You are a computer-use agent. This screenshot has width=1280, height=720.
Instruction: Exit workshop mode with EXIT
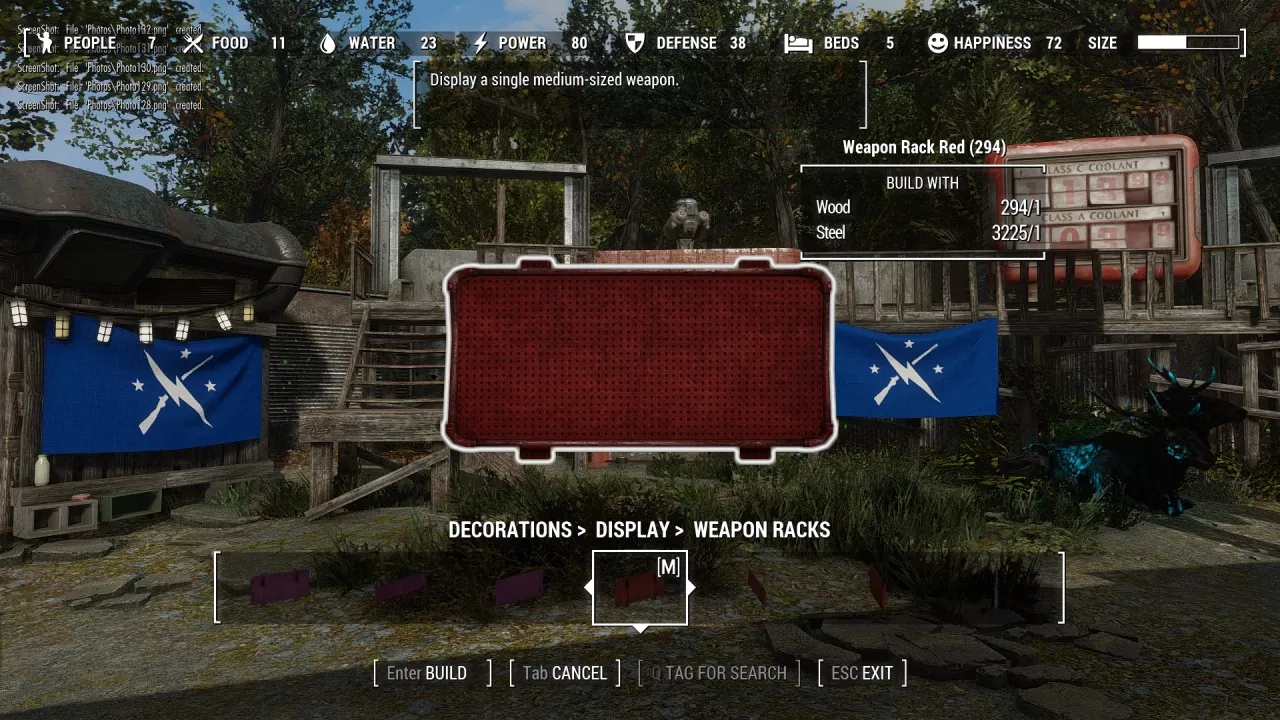[862, 673]
